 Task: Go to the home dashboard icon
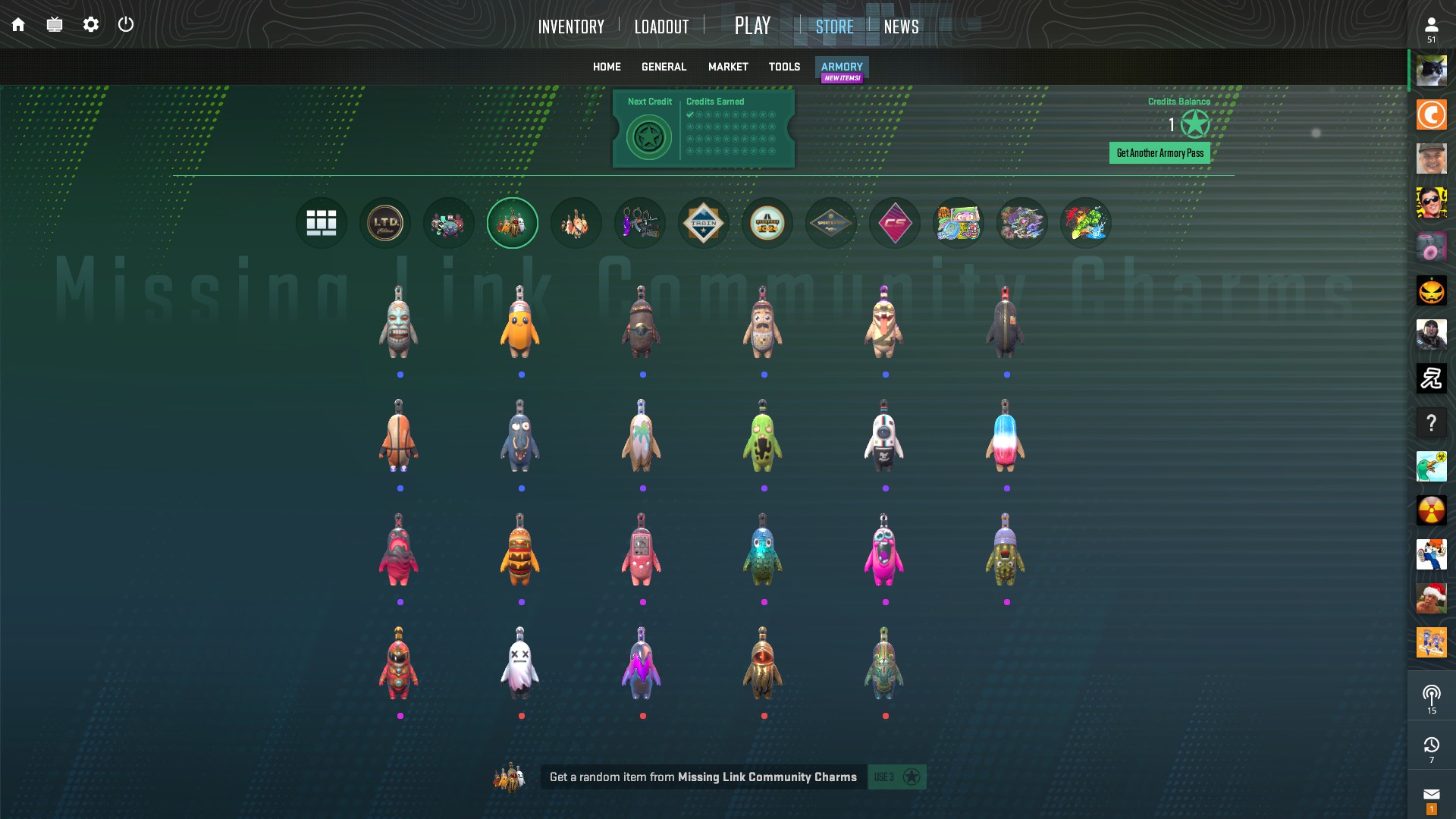click(x=18, y=25)
